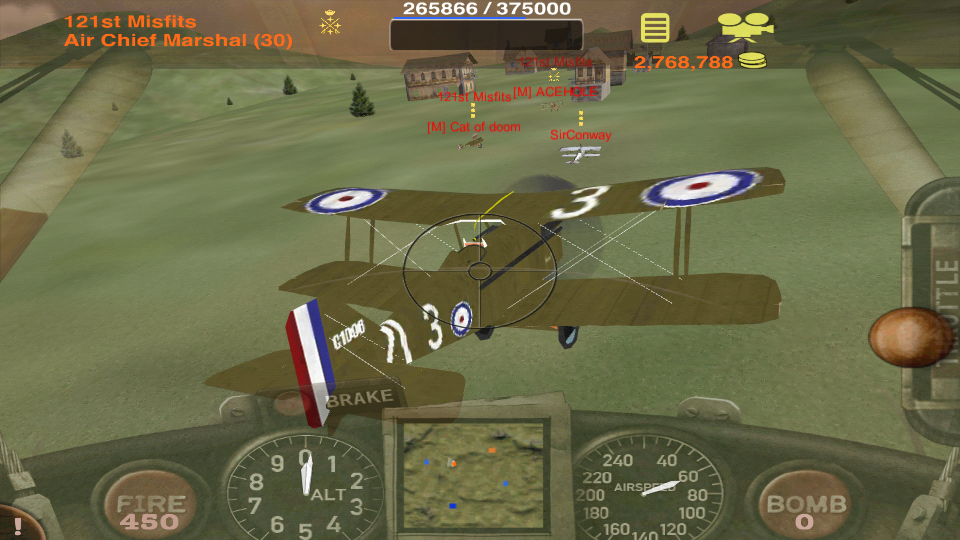Image resolution: width=960 pixels, height=540 pixels.
Task: Click the exclamation mark alert button
Action: click(x=17, y=523)
